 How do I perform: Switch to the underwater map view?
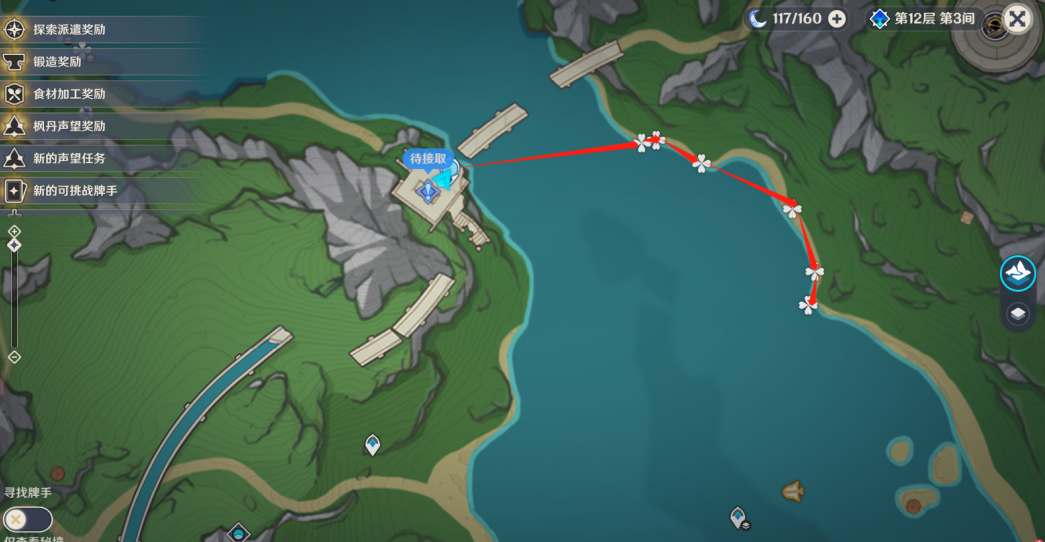coord(1018,273)
